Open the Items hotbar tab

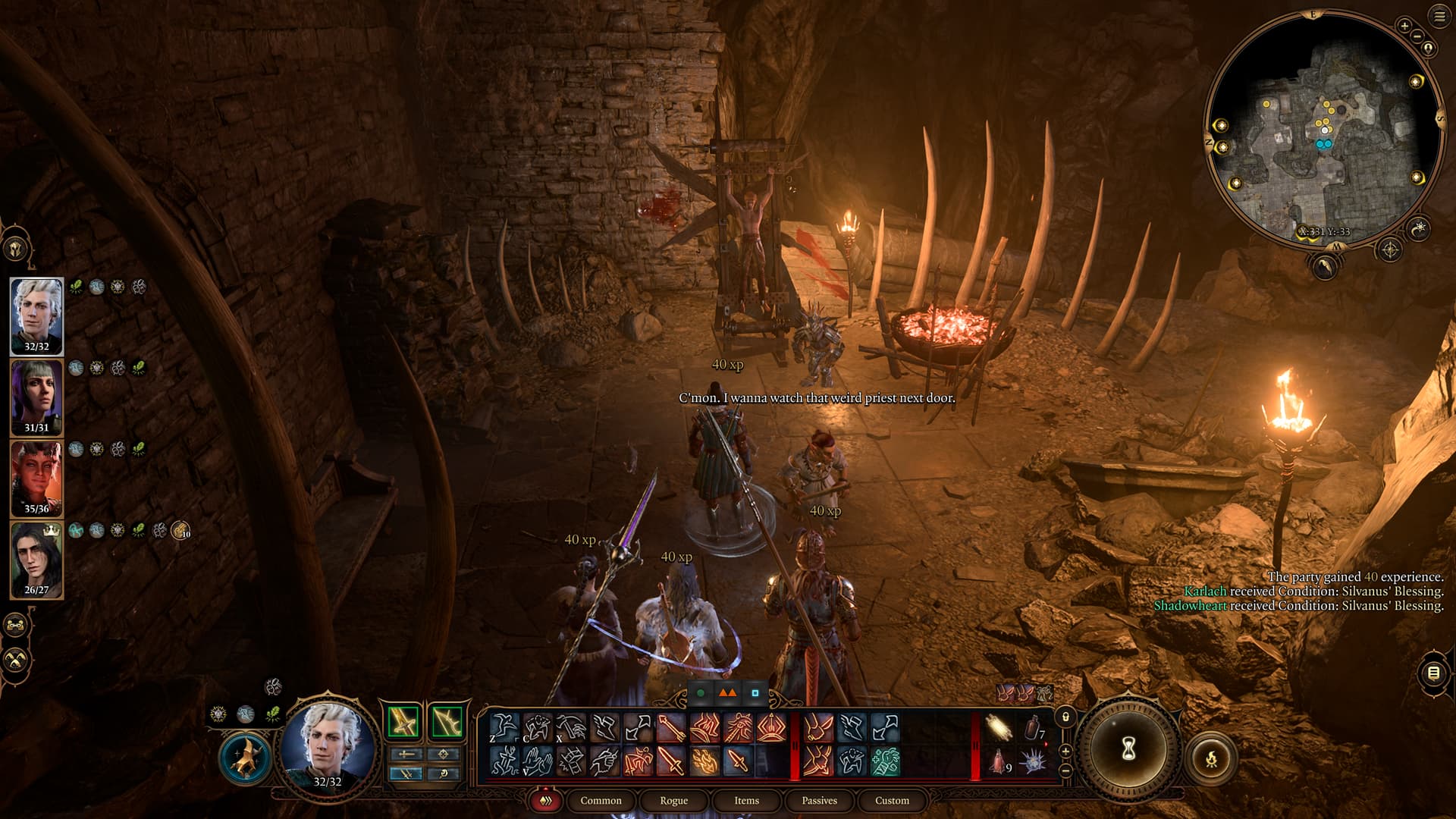click(746, 801)
